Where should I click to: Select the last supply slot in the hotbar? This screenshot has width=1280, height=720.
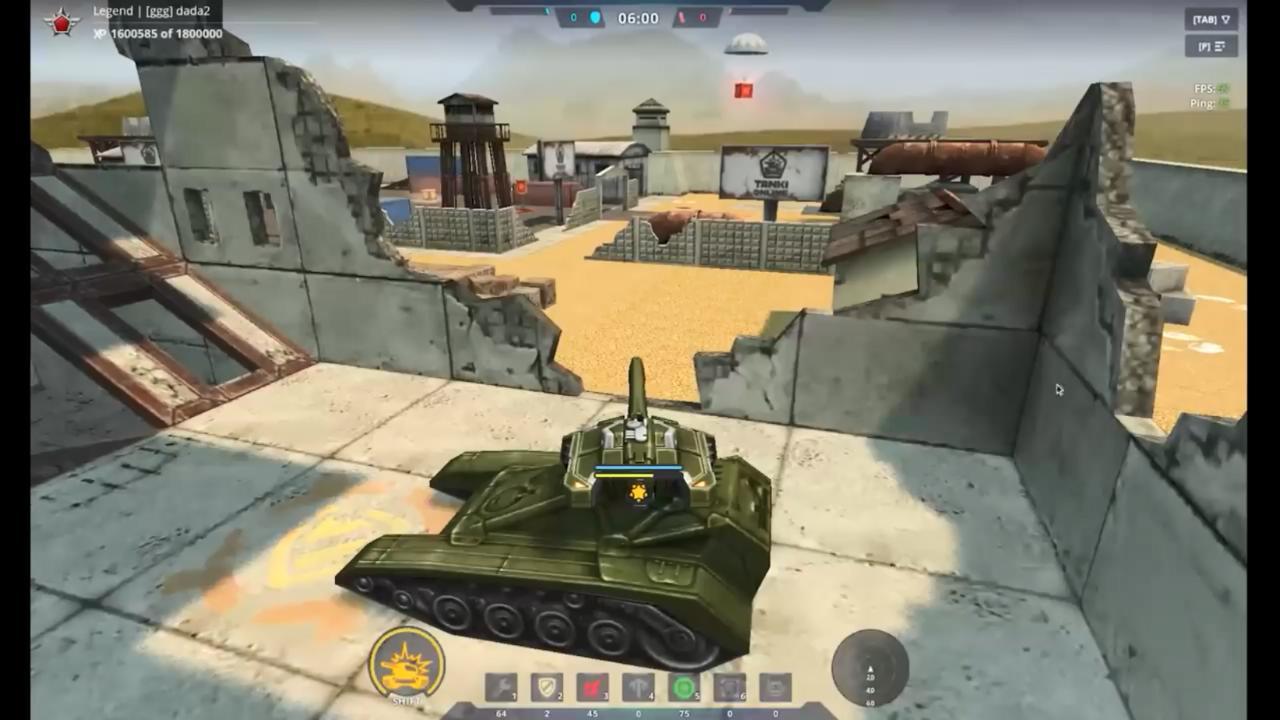pos(774,688)
